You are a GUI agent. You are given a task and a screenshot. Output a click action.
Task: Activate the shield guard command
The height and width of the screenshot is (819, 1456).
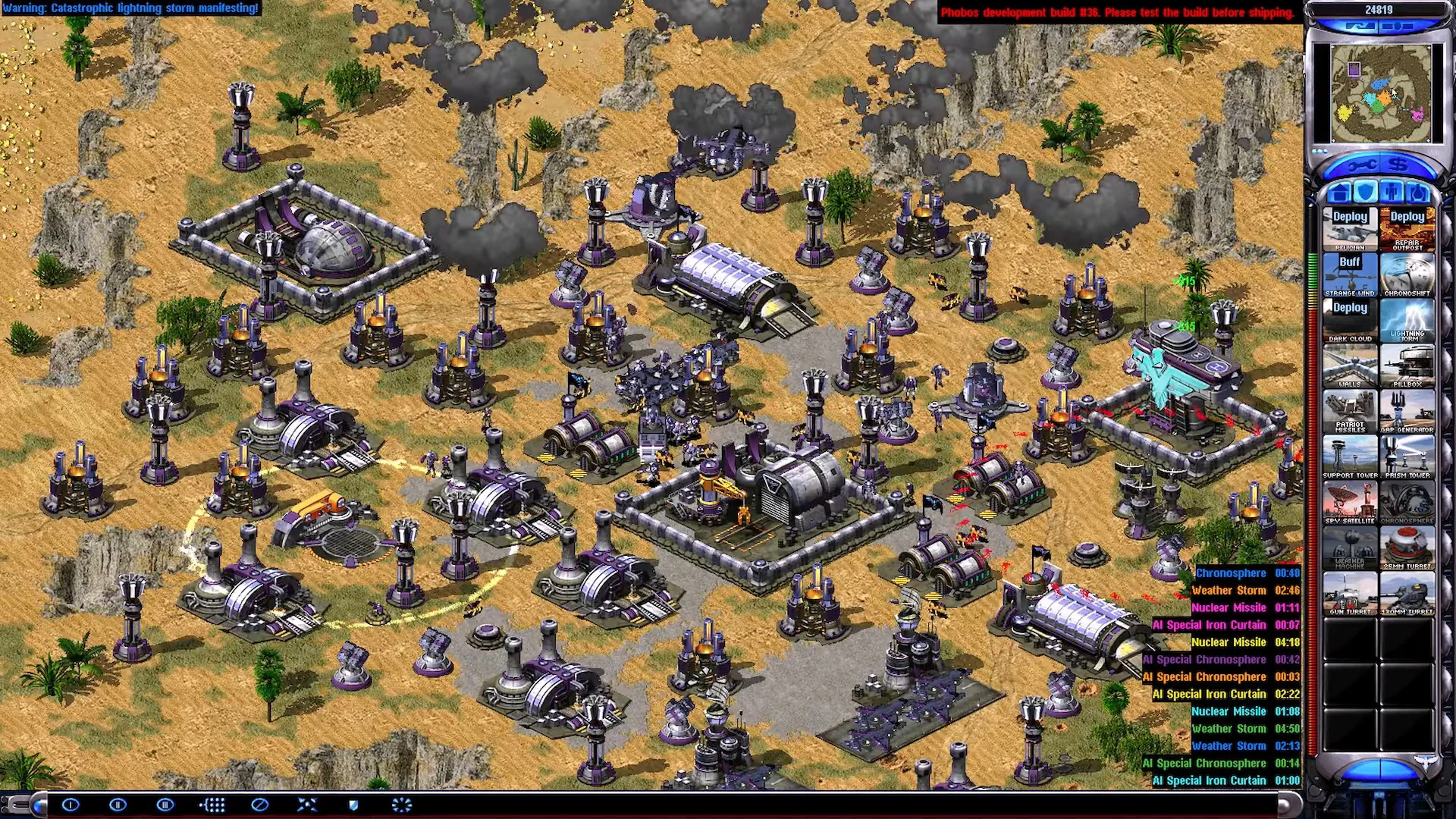(353, 805)
